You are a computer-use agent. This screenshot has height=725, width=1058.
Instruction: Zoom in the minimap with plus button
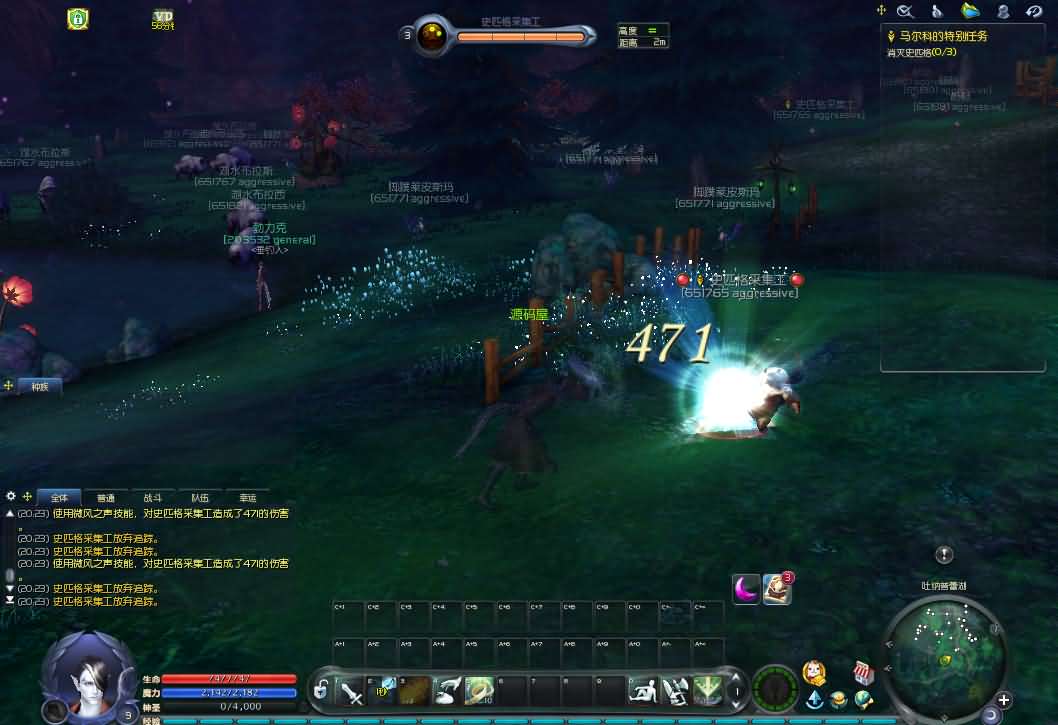1004,700
